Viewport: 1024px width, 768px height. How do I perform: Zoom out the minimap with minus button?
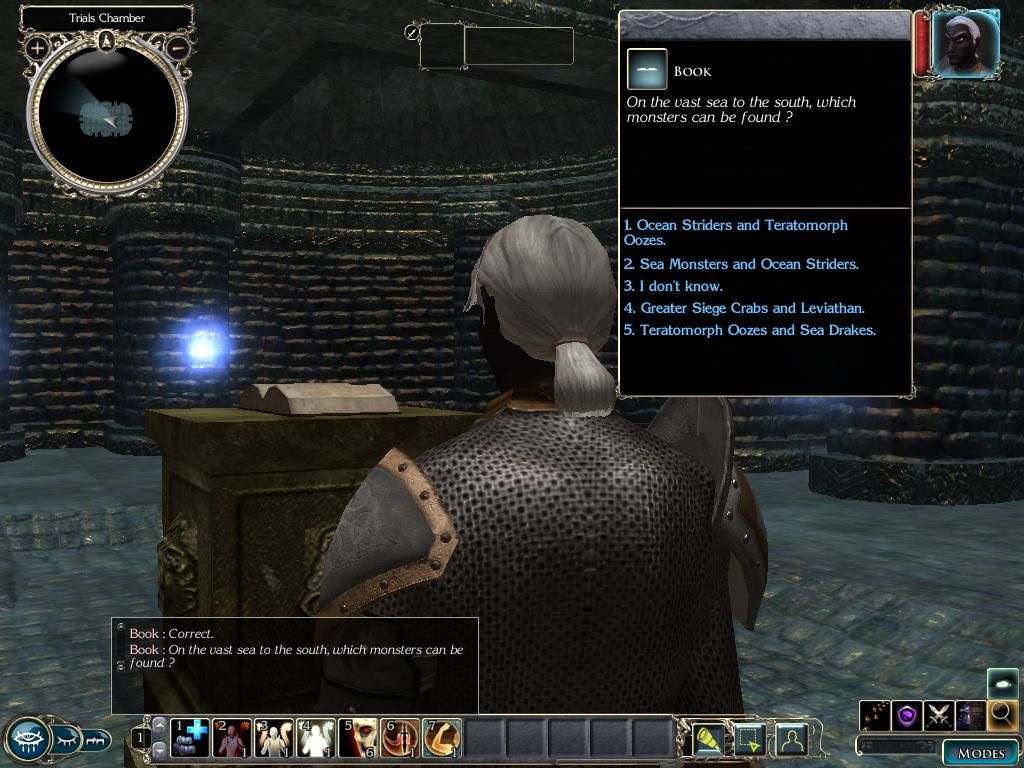point(177,47)
